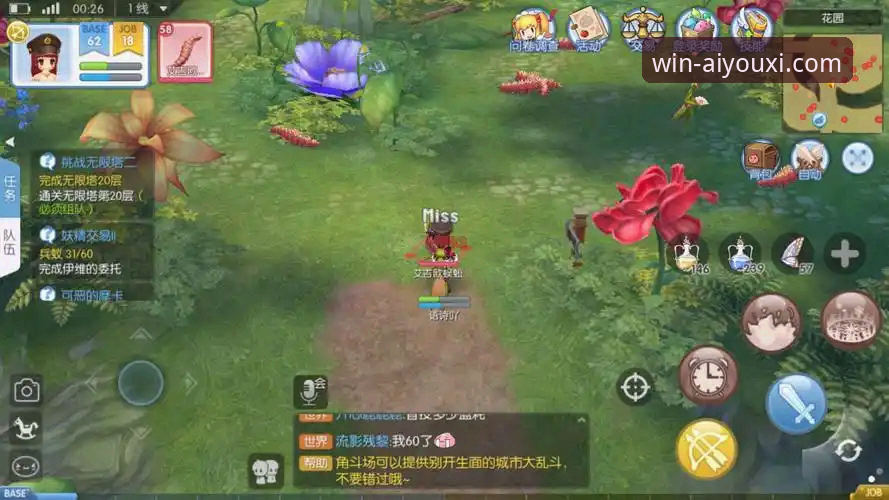Add an item to the plus slot
889x500 pixels.
click(x=845, y=253)
